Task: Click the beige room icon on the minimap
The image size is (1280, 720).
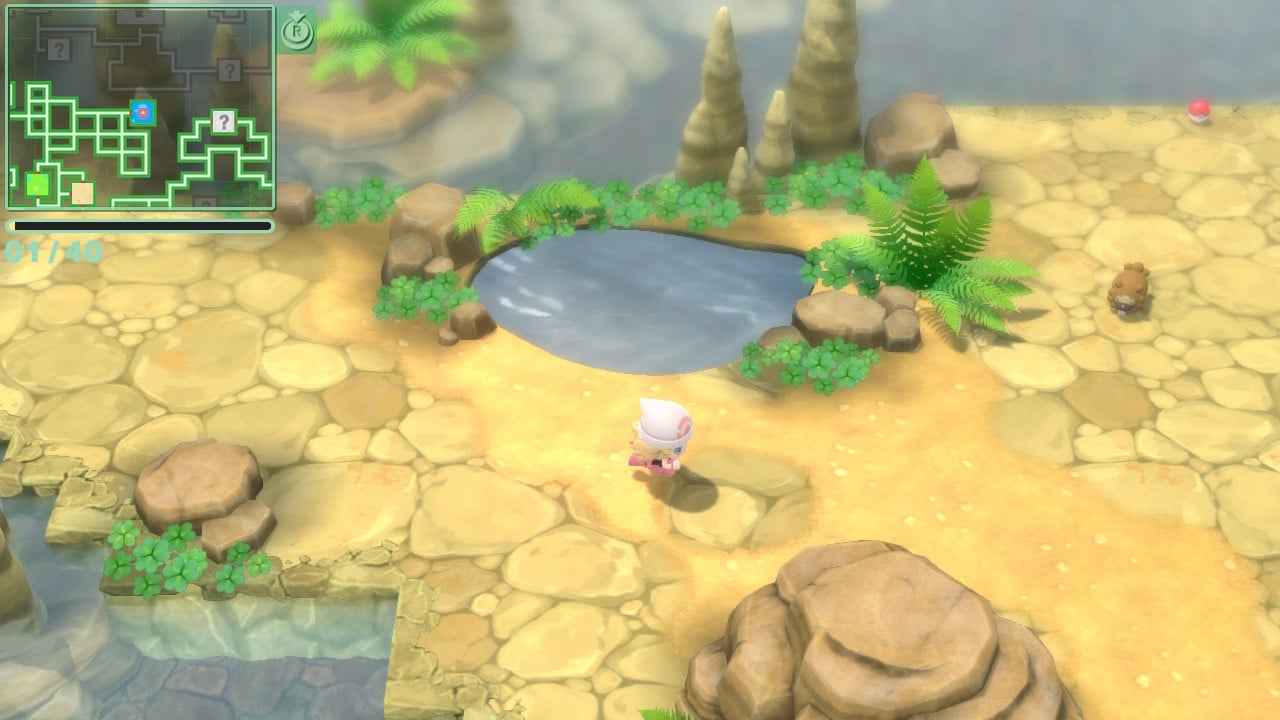Action: click(x=82, y=190)
